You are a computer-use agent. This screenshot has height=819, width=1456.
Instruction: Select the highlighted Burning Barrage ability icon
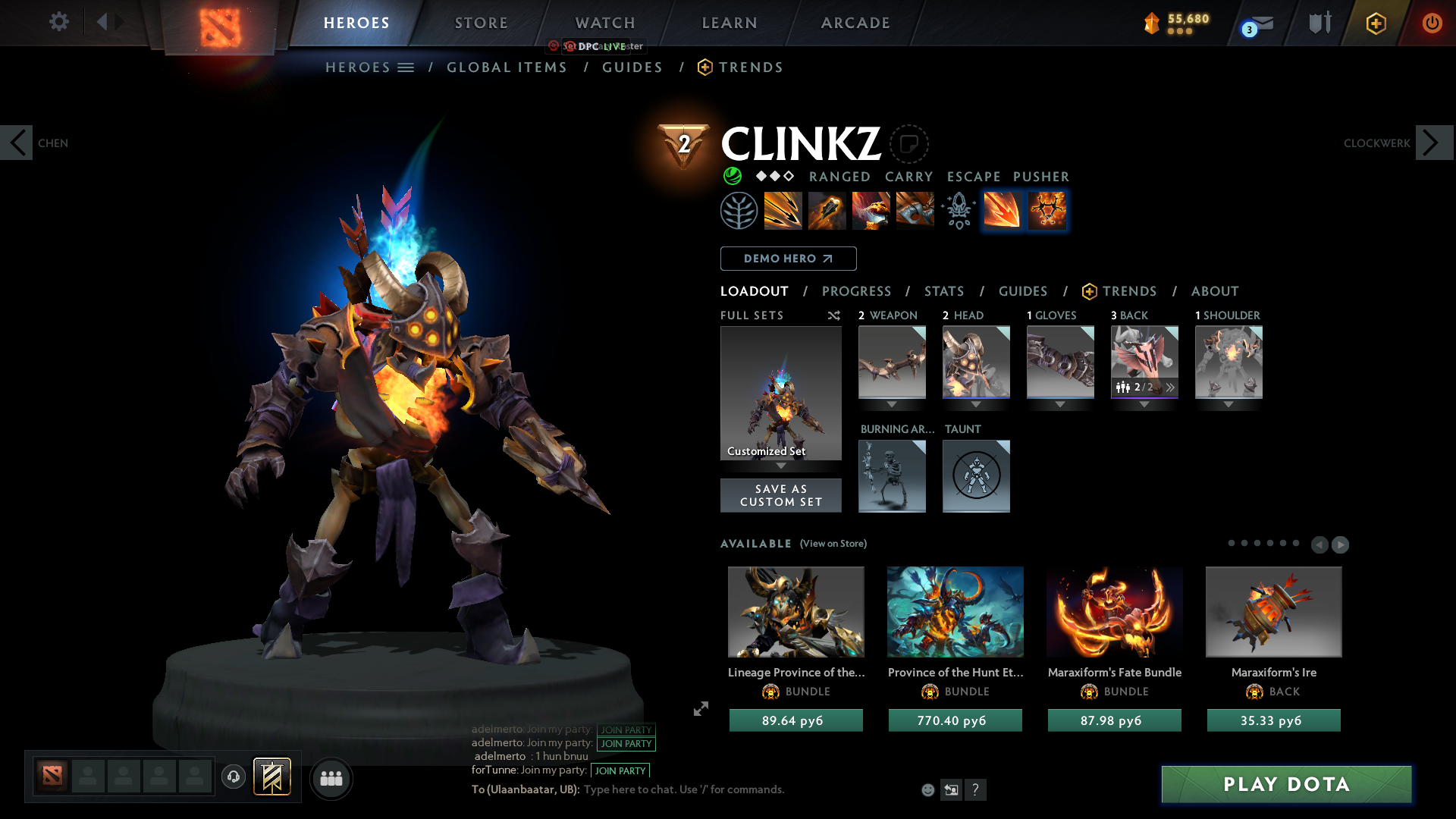pyautogui.click(x=1002, y=211)
